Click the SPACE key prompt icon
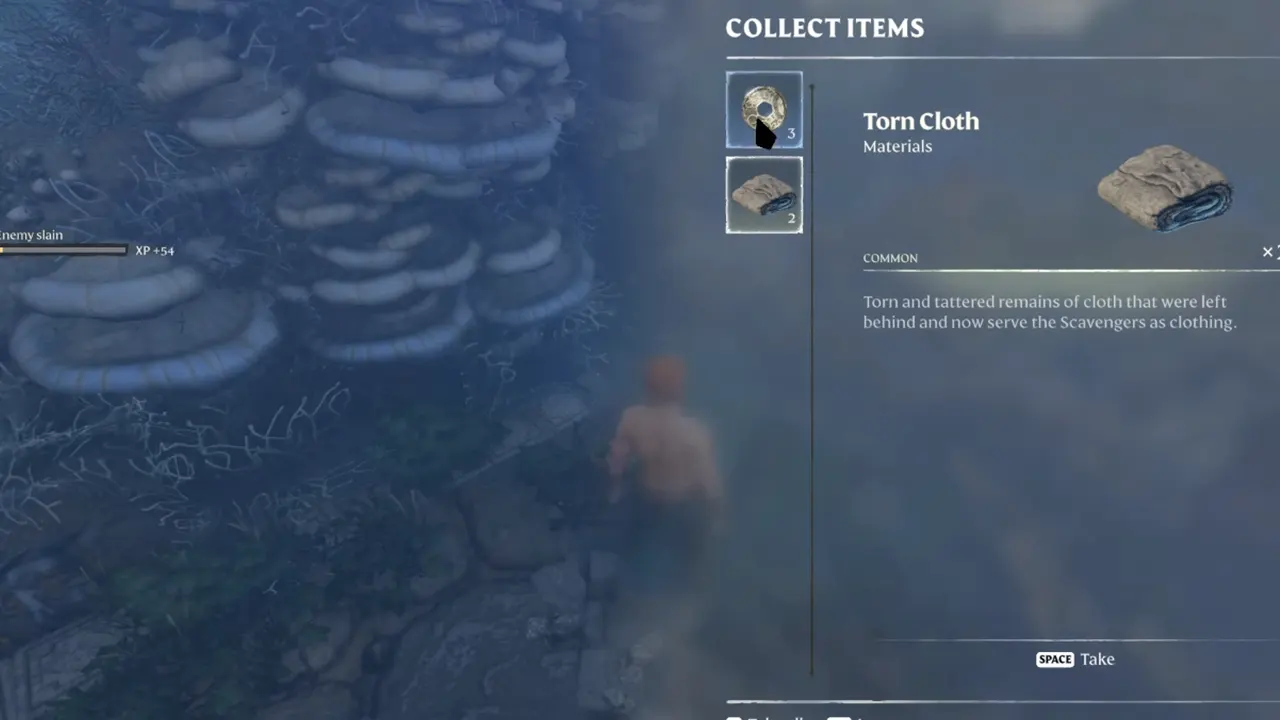 tap(1054, 659)
